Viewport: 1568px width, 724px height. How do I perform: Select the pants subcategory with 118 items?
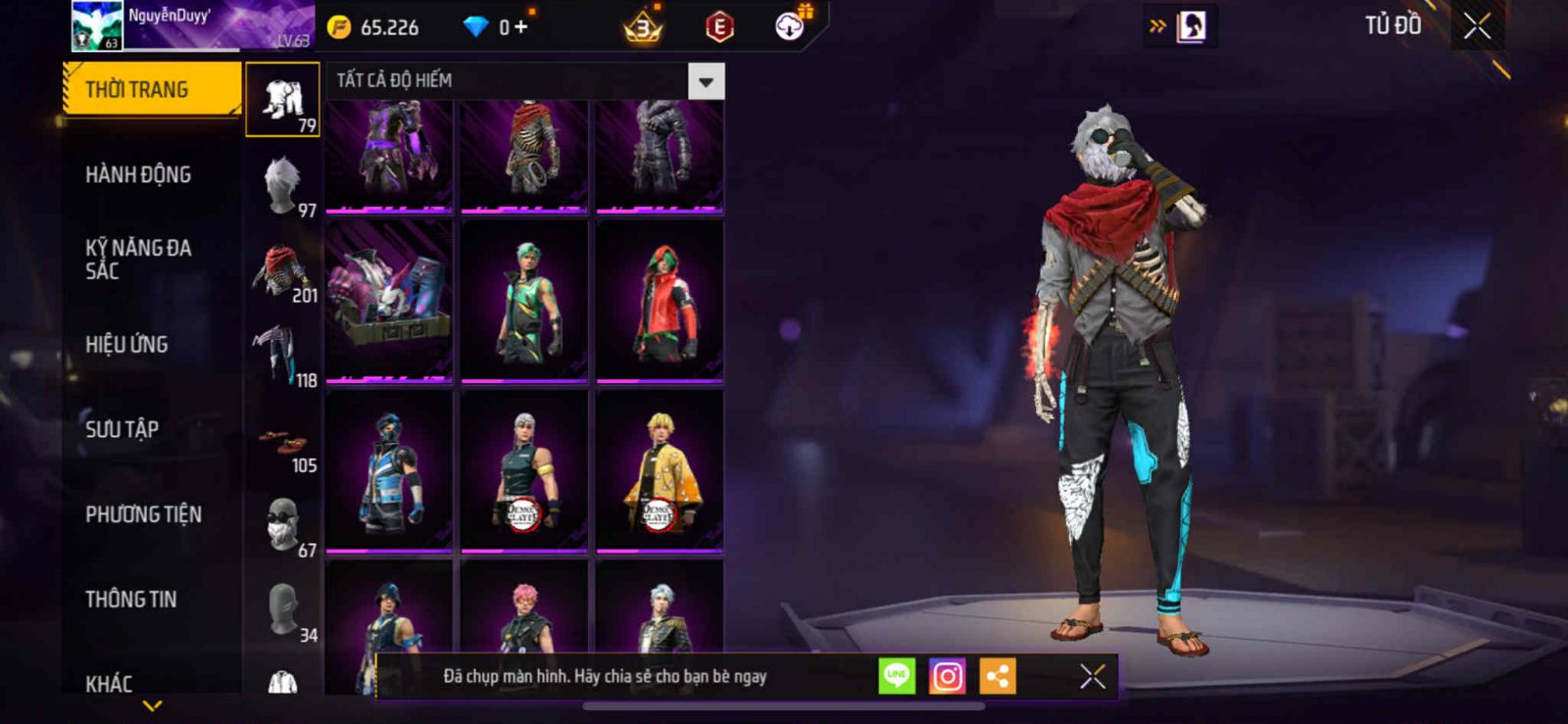[282, 356]
